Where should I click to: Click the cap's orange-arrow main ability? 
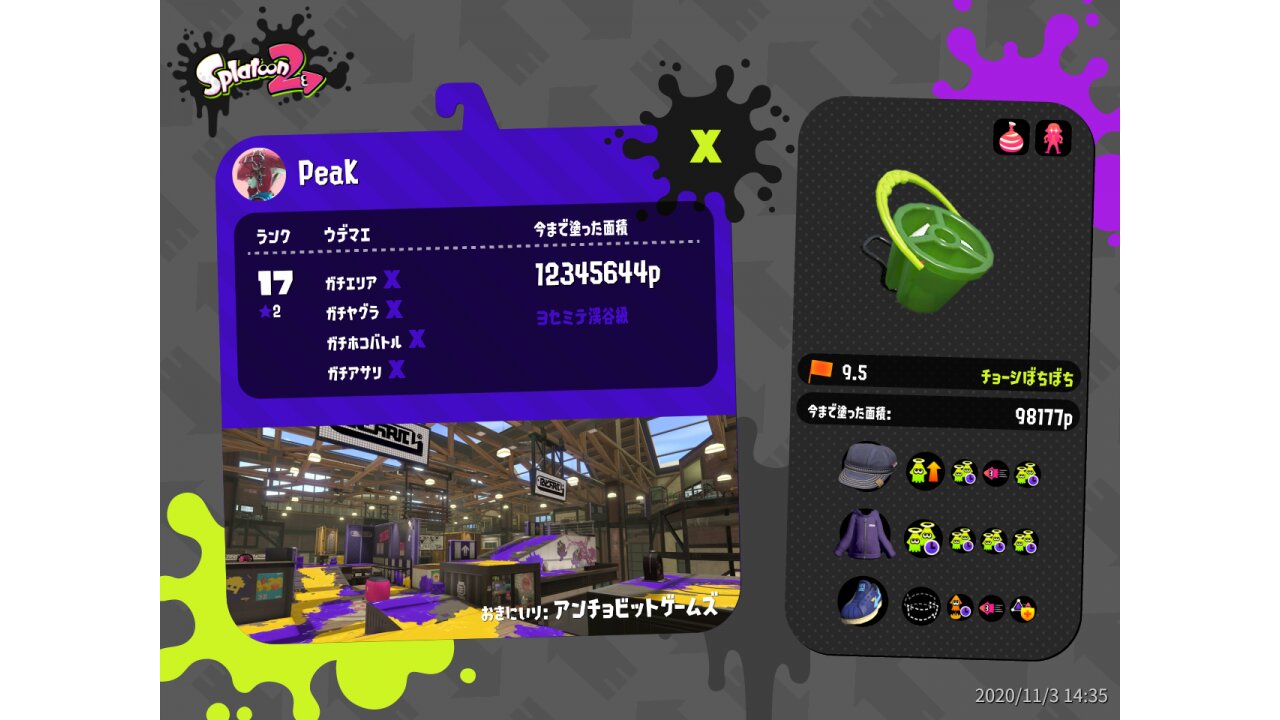925,471
